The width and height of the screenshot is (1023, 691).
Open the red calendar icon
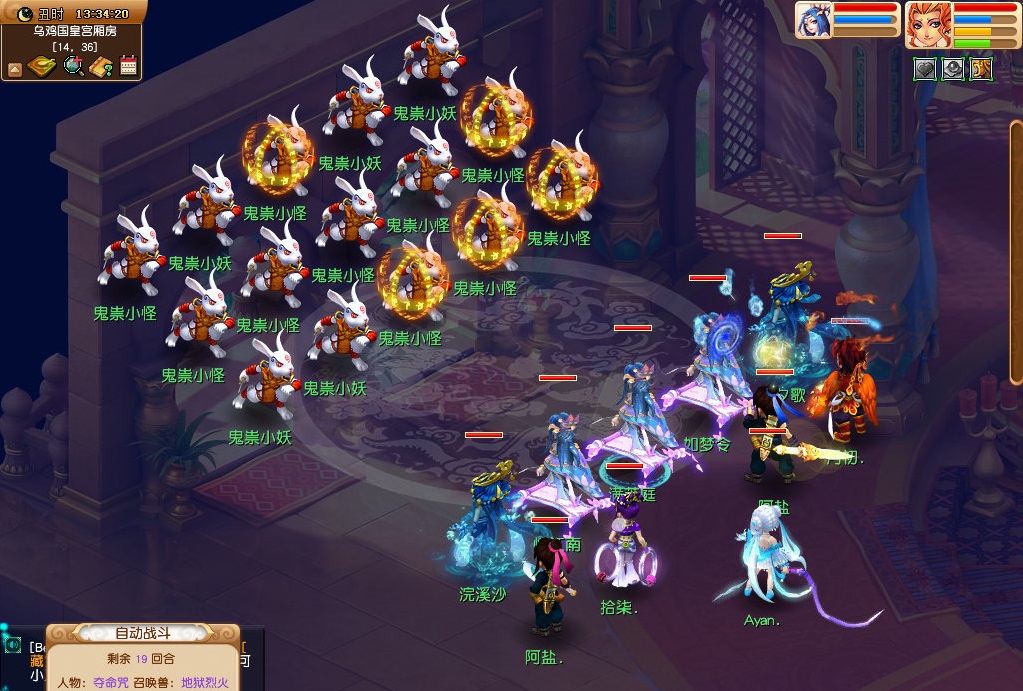(x=128, y=67)
